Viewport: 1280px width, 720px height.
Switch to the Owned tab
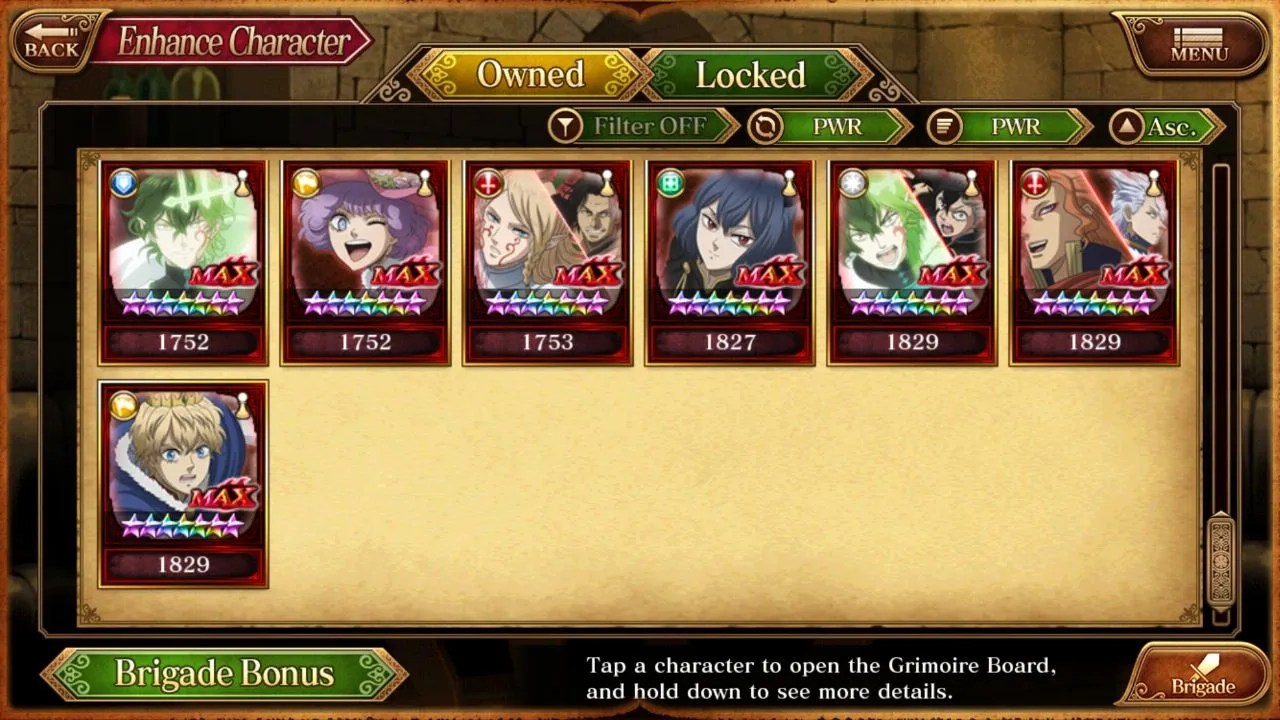coord(530,75)
